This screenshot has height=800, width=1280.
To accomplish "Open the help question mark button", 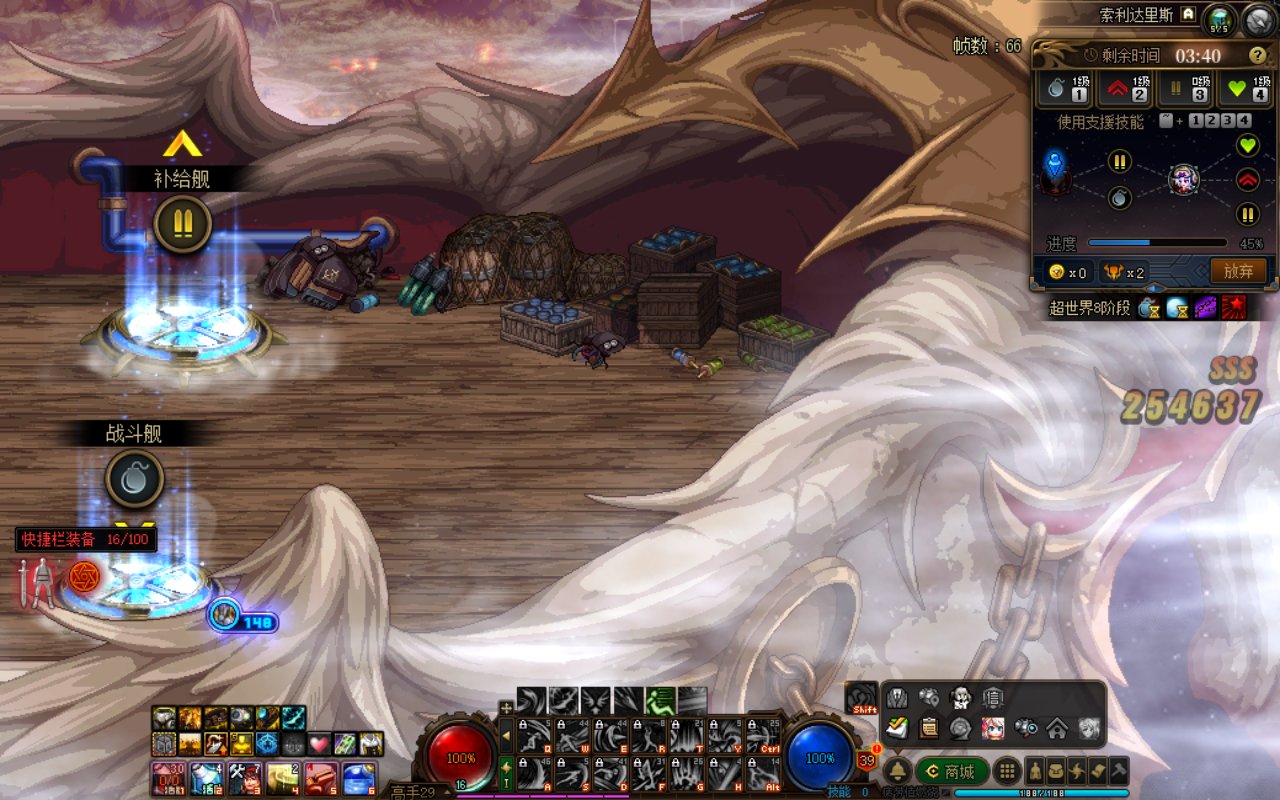I will [x=1257, y=55].
